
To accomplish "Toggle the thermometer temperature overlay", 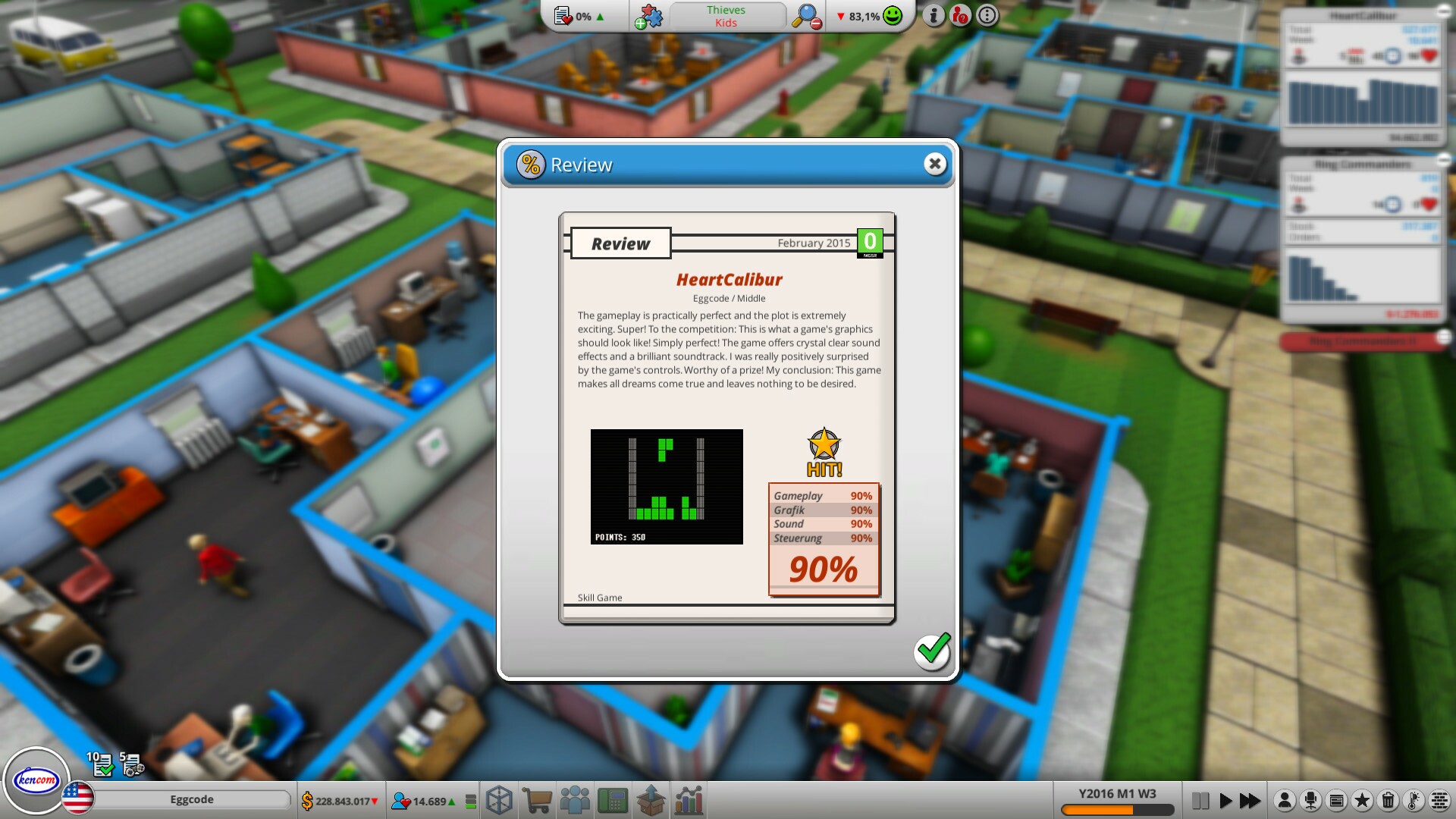I will pos(1412,800).
